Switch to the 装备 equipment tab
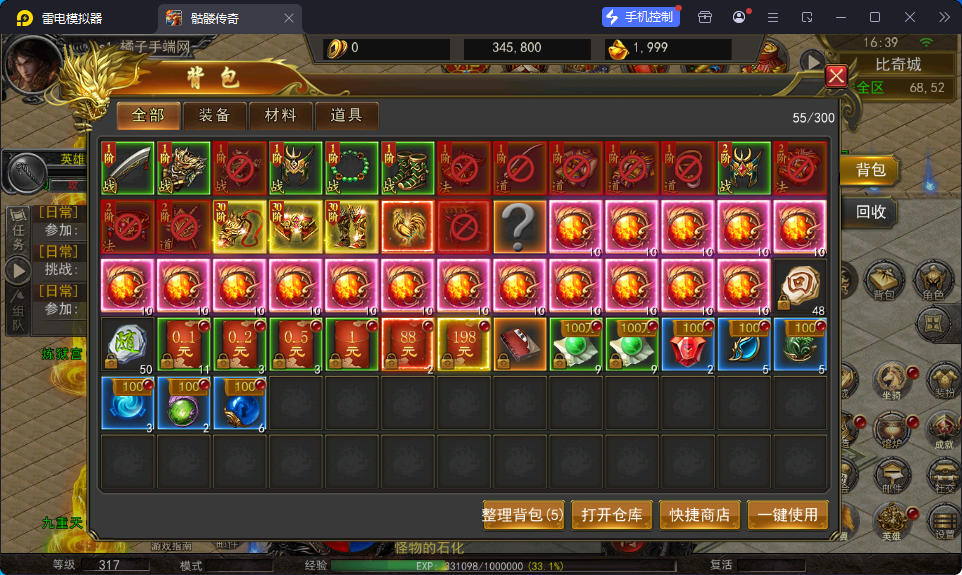 tap(214, 115)
